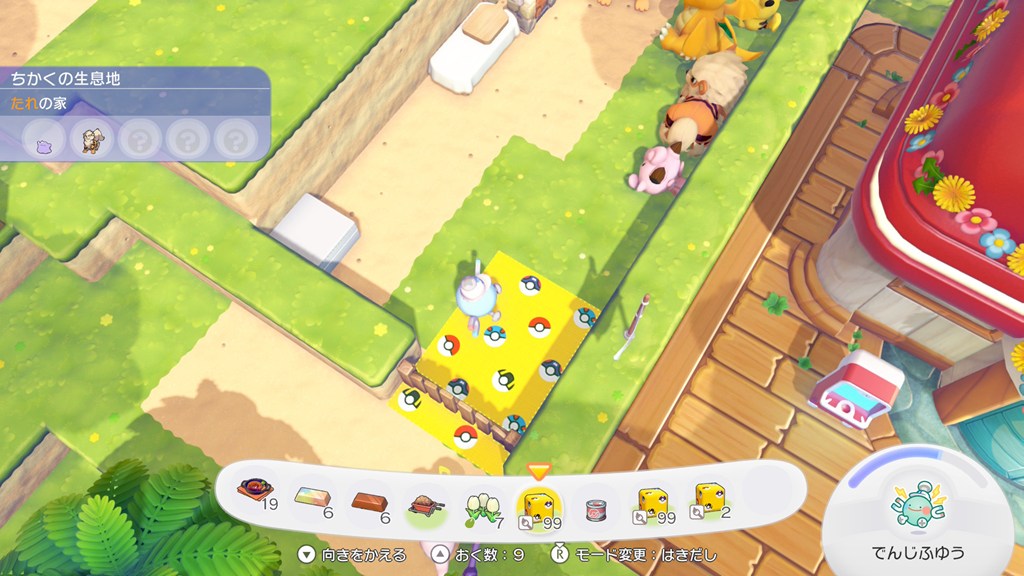
Task: Select the white tulips hotbar slot
Action: 483,496
